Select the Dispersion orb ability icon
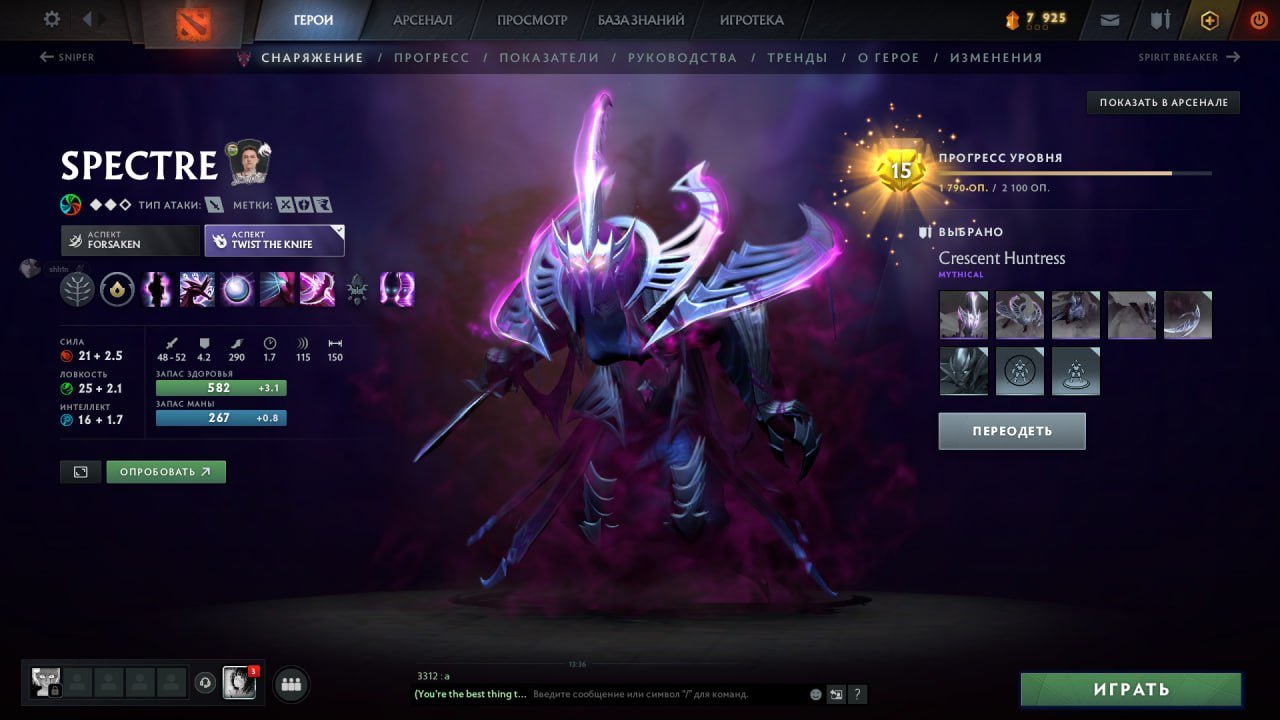This screenshot has width=1280, height=720. point(237,290)
